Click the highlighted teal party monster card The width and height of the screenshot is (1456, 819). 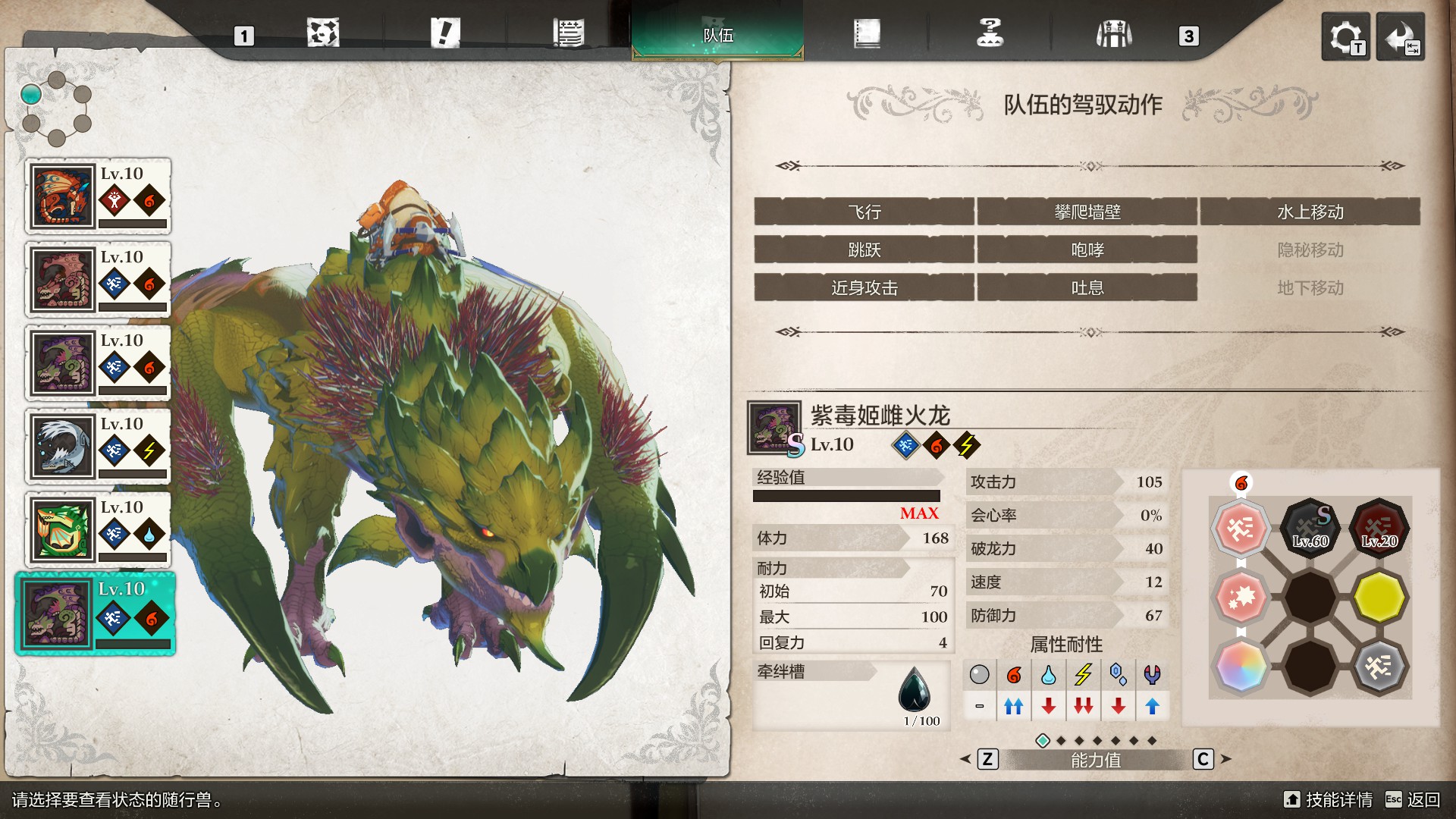click(x=96, y=613)
